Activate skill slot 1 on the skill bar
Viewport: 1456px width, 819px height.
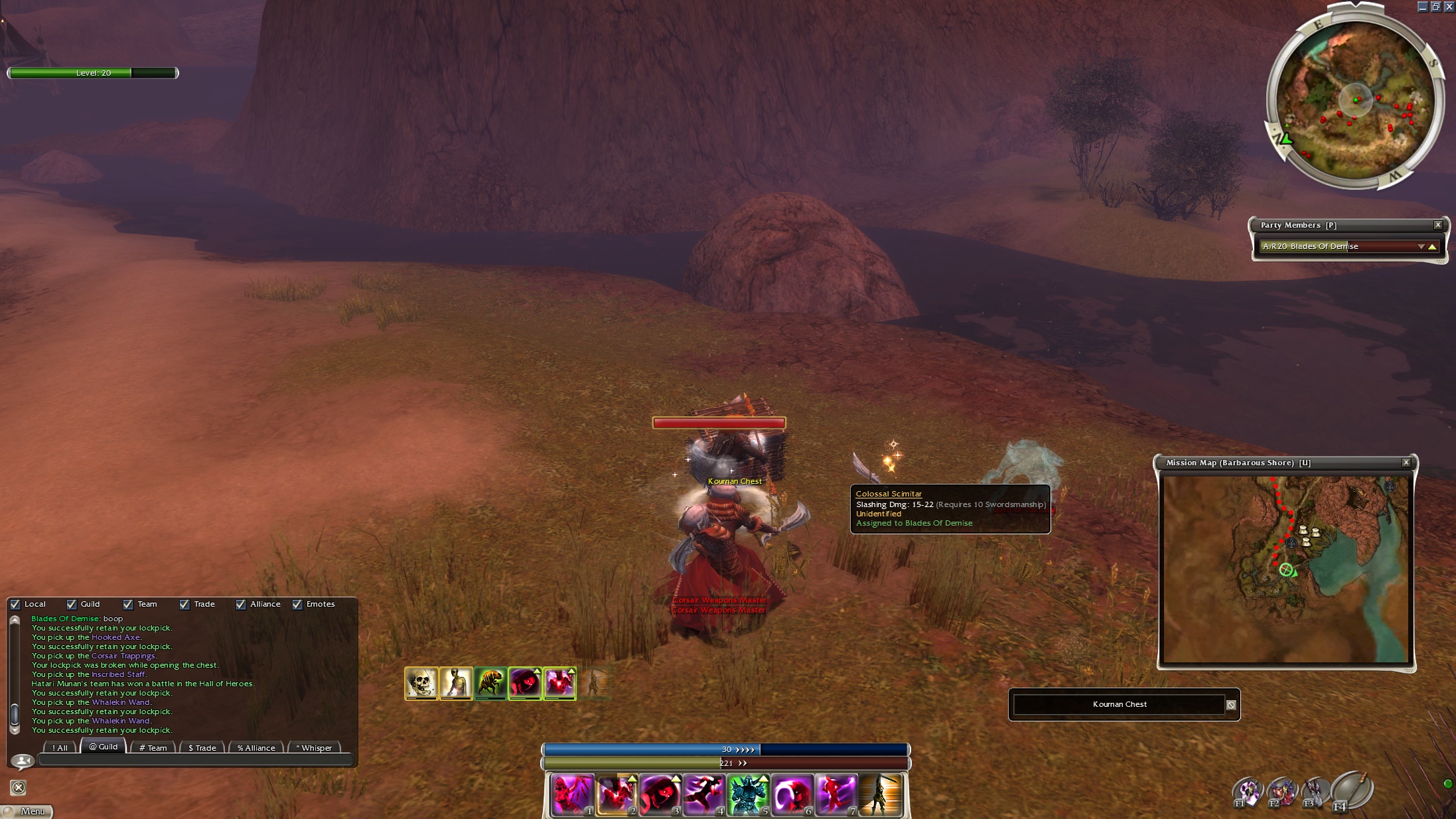[572, 794]
